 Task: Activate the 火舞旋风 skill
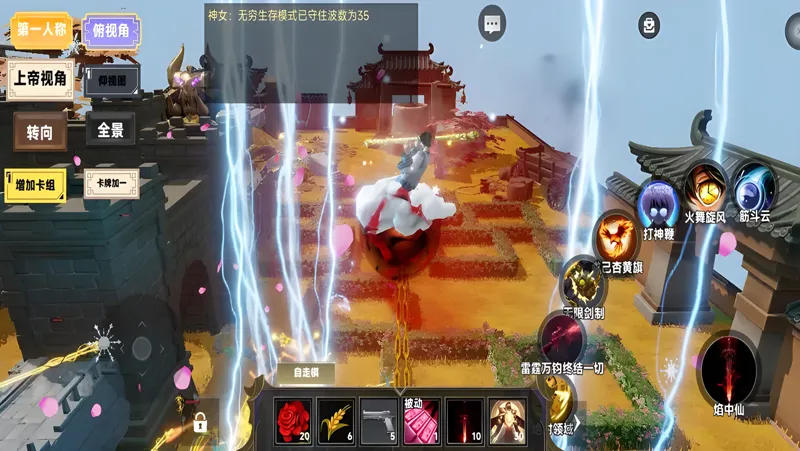[x=706, y=187]
